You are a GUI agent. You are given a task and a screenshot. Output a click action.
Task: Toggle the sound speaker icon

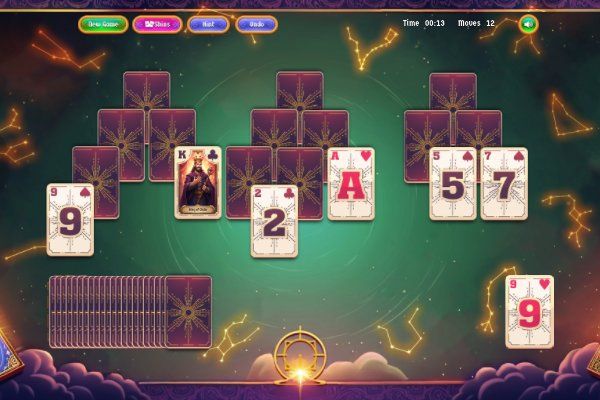528,23
